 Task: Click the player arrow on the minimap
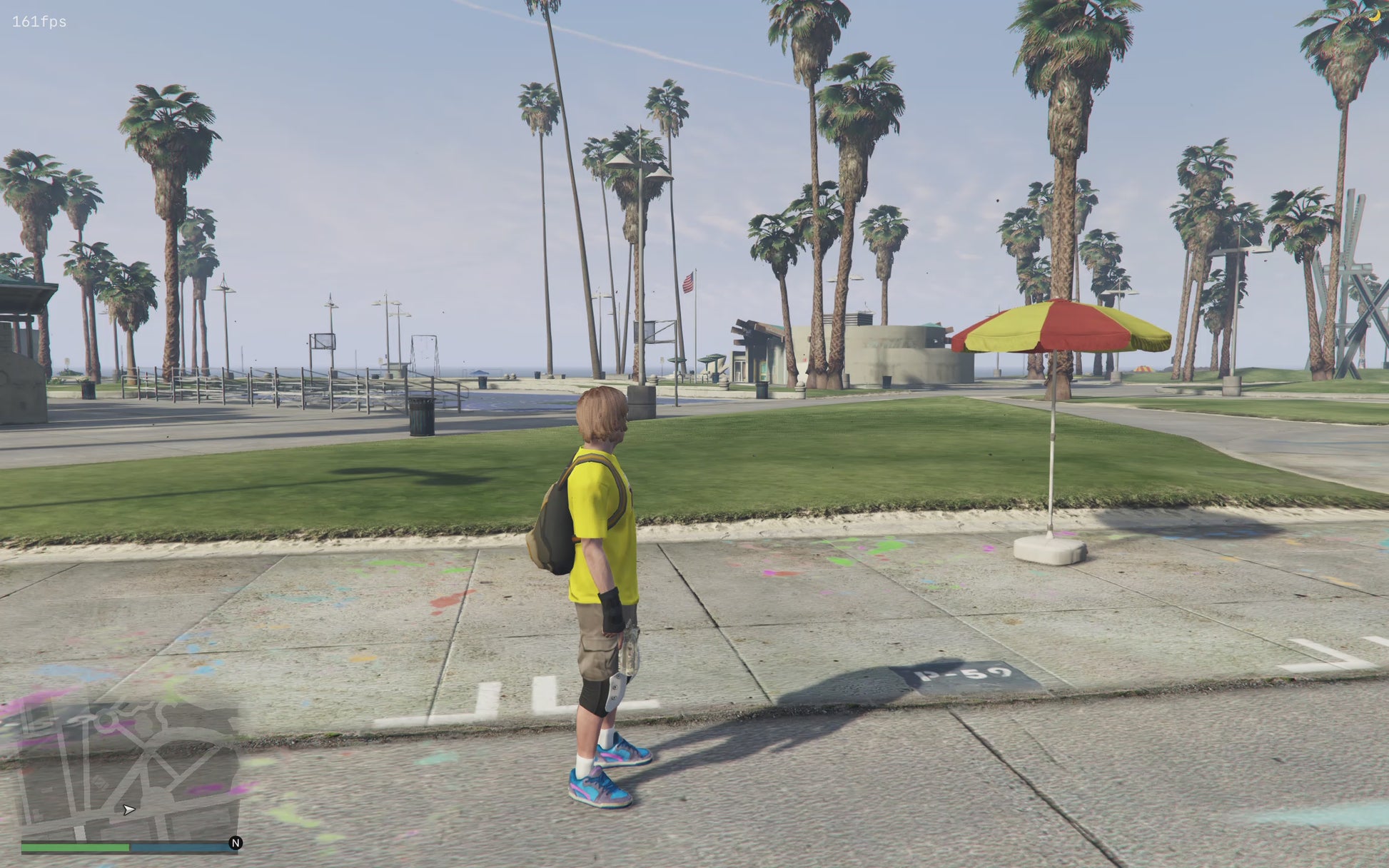point(128,809)
